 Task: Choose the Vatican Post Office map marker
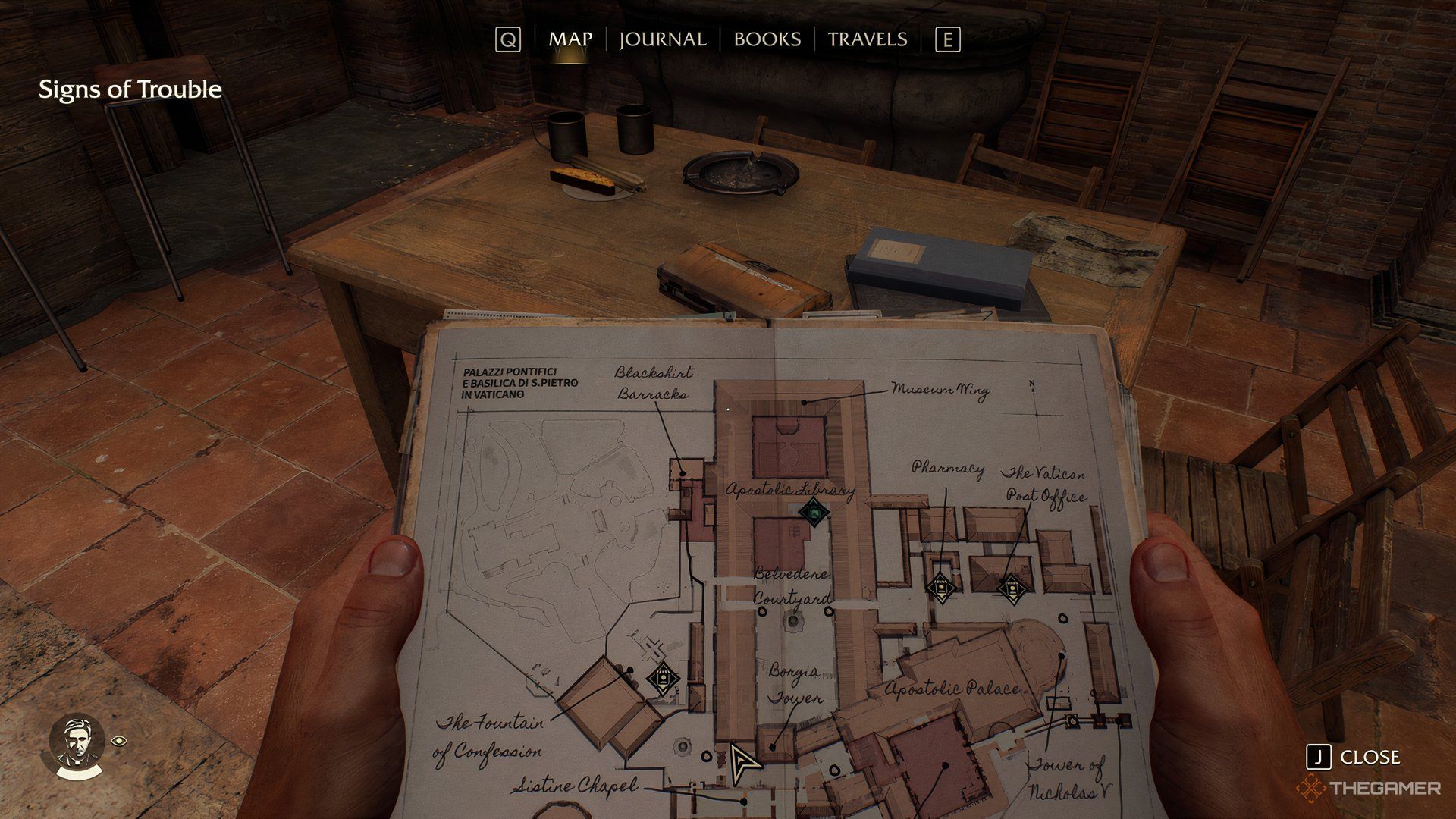click(1010, 587)
